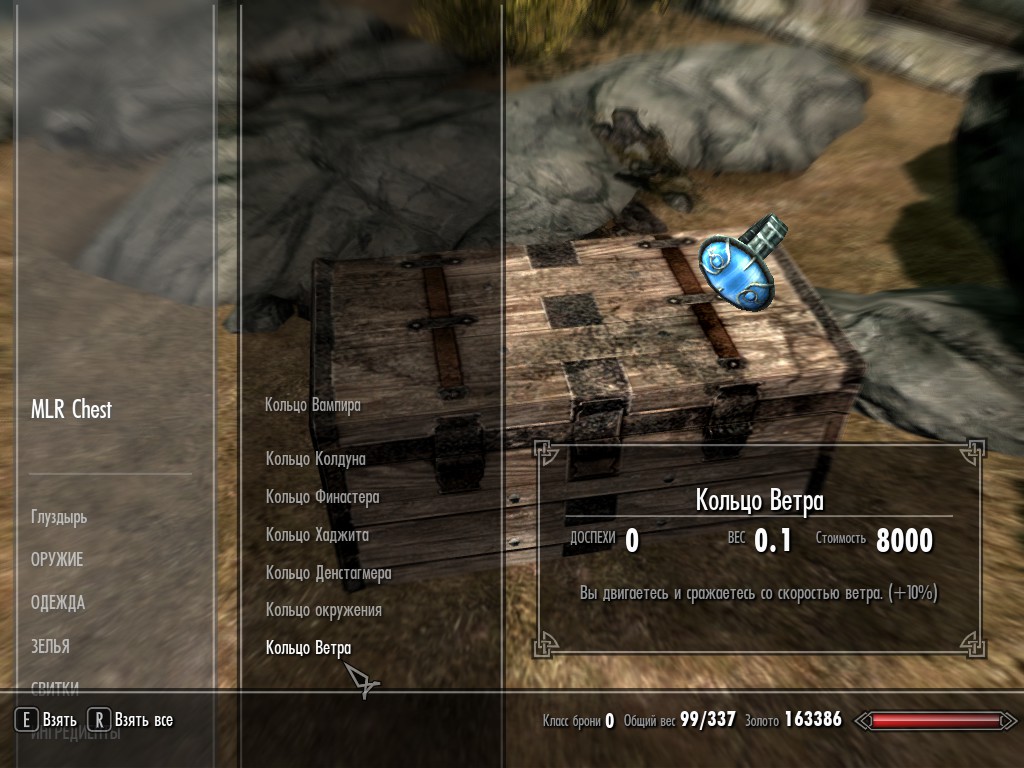The image size is (1024, 768).
Task: Open the СВИТКИ scrolls category
Action: point(55,686)
